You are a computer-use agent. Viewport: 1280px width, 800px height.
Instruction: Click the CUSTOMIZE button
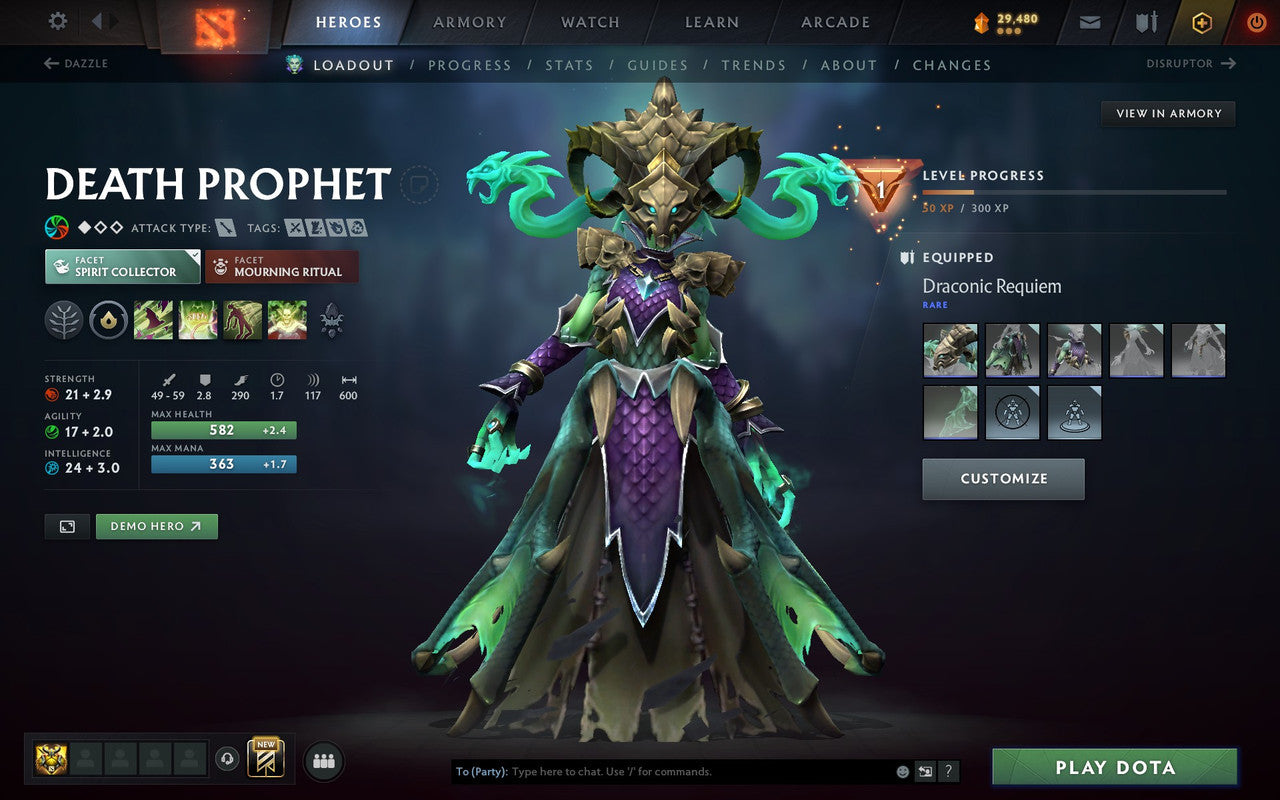pyautogui.click(x=1003, y=479)
